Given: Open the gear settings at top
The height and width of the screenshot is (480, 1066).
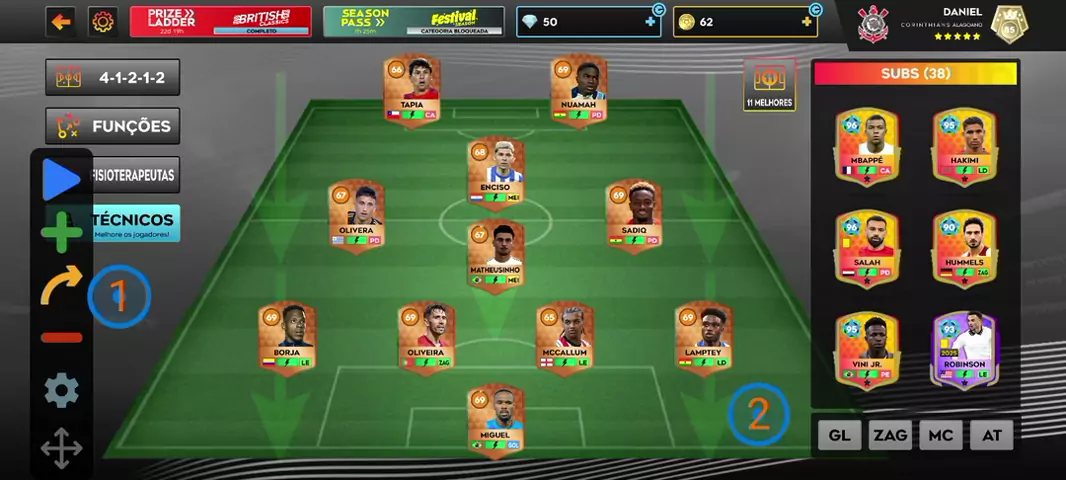Looking at the screenshot, I should tap(101, 22).
